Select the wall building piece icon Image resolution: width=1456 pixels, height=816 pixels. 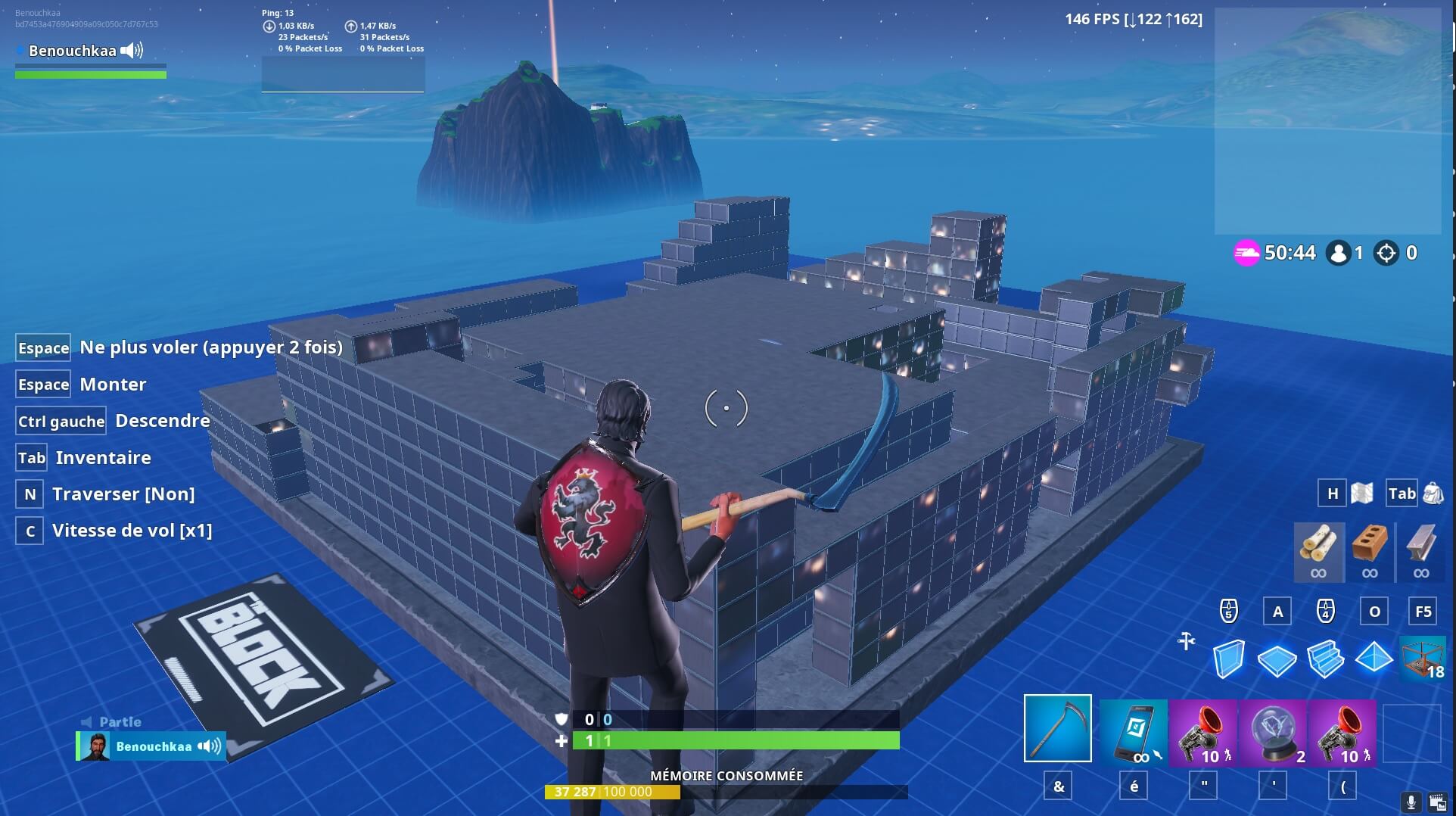(1230, 659)
